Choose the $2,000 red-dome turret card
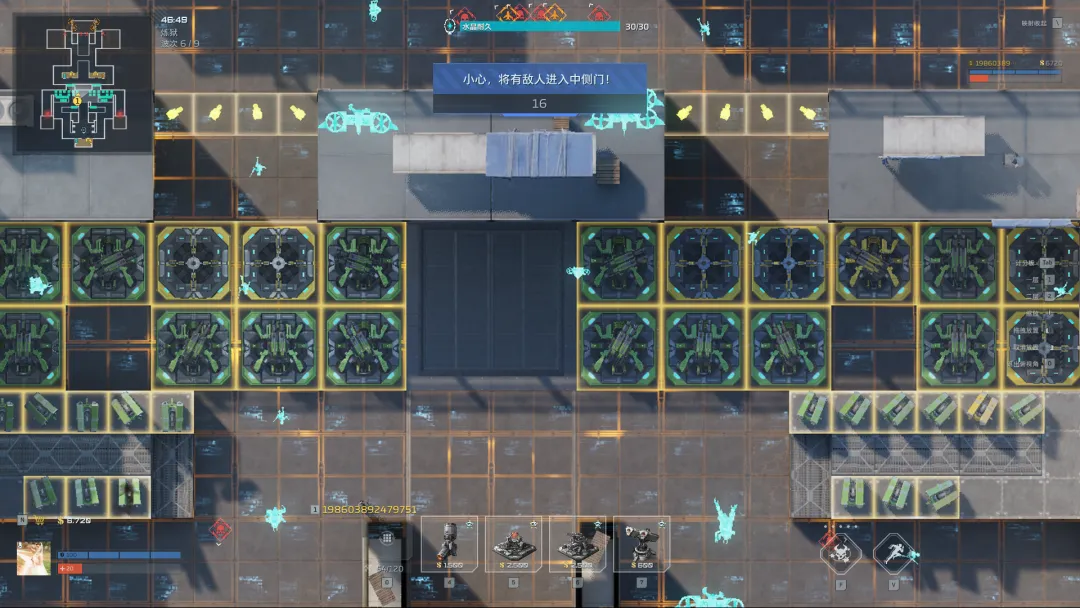The image size is (1080, 608). [x=514, y=543]
